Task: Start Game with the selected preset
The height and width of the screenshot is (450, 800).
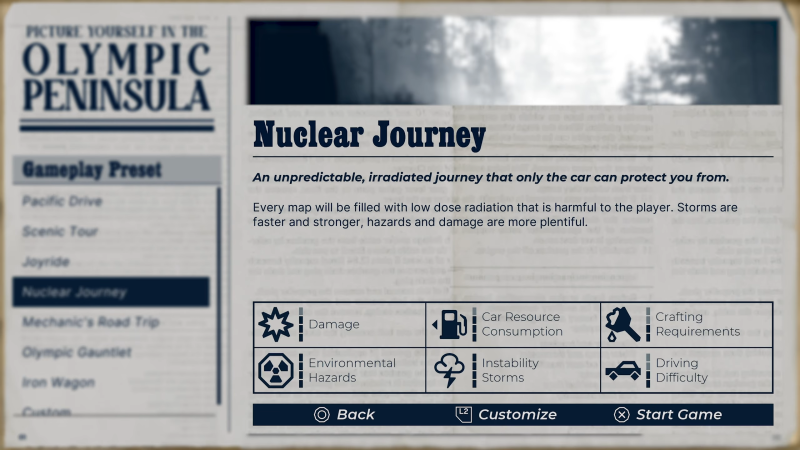Action: coord(667,414)
